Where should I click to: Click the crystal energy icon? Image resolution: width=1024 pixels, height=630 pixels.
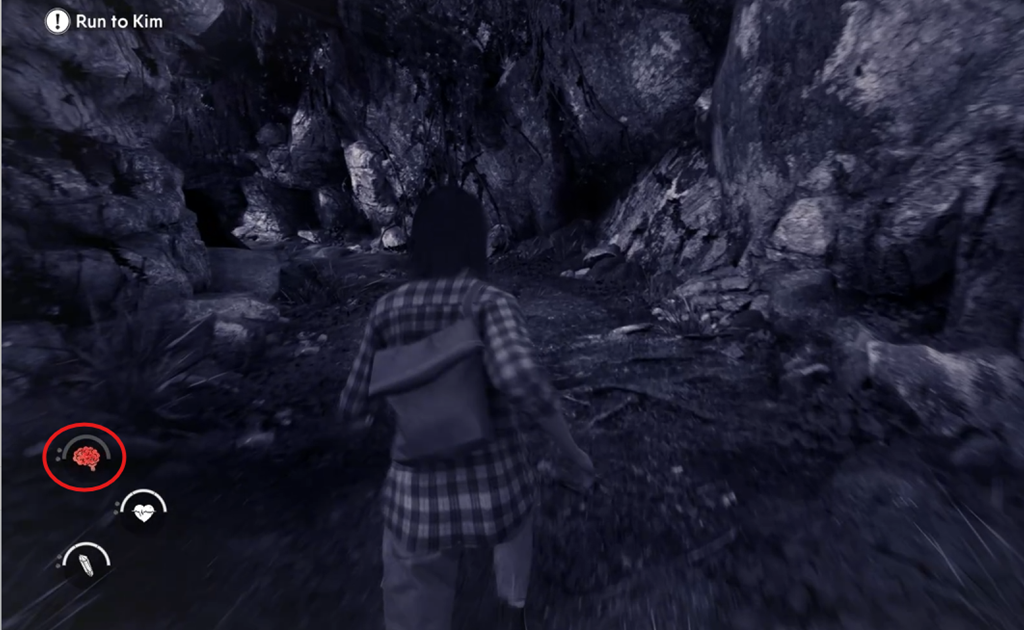point(86,563)
